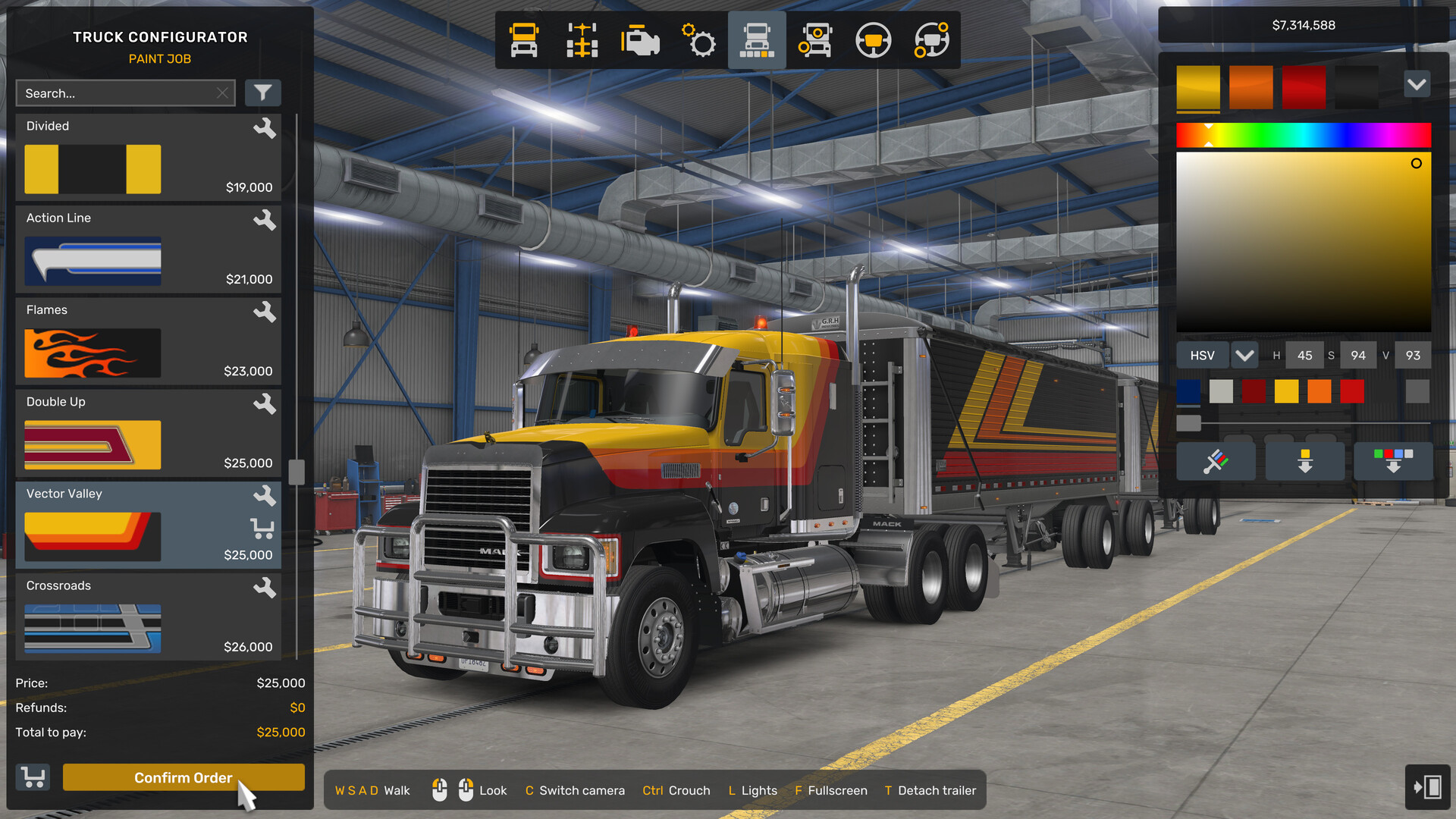1456x819 pixels.
Task: Open the engine options icon
Action: tap(639, 40)
